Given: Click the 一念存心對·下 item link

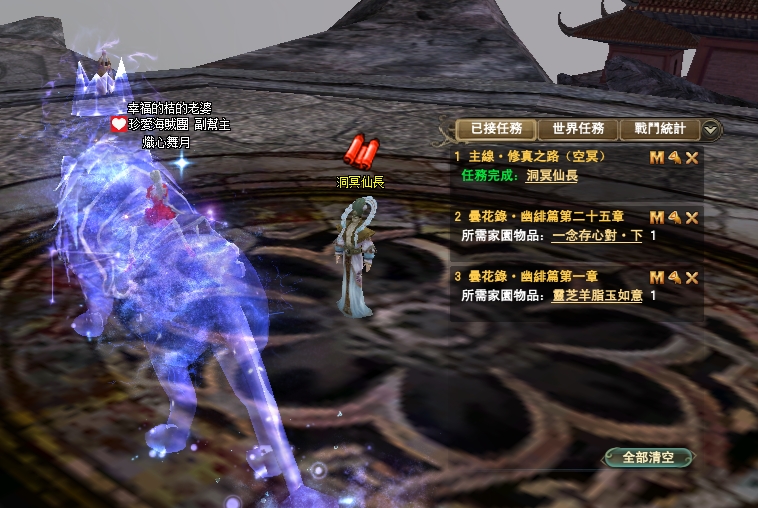Looking at the screenshot, I should click(x=597, y=235).
